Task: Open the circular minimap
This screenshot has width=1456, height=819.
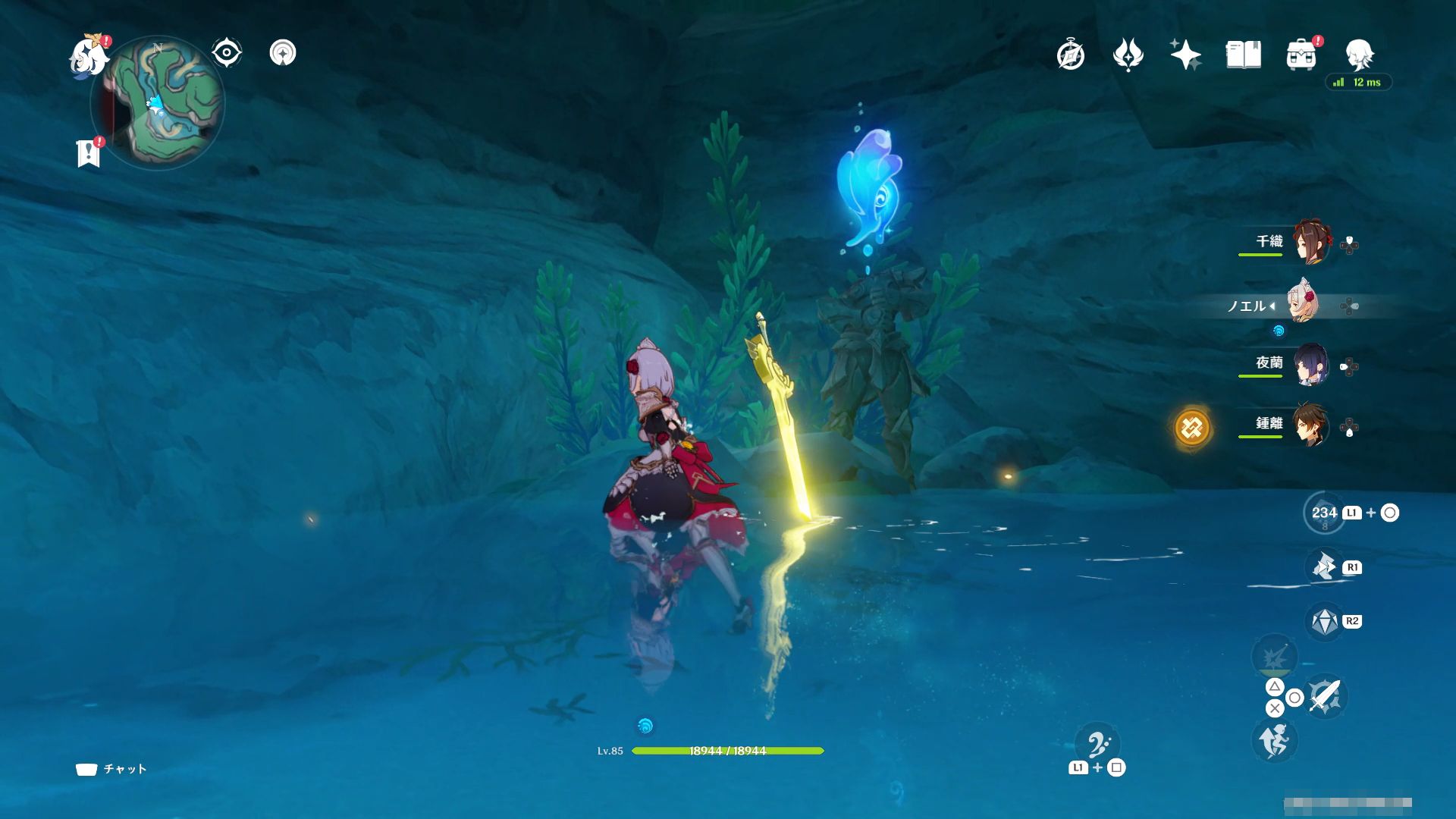Action: coord(158,103)
